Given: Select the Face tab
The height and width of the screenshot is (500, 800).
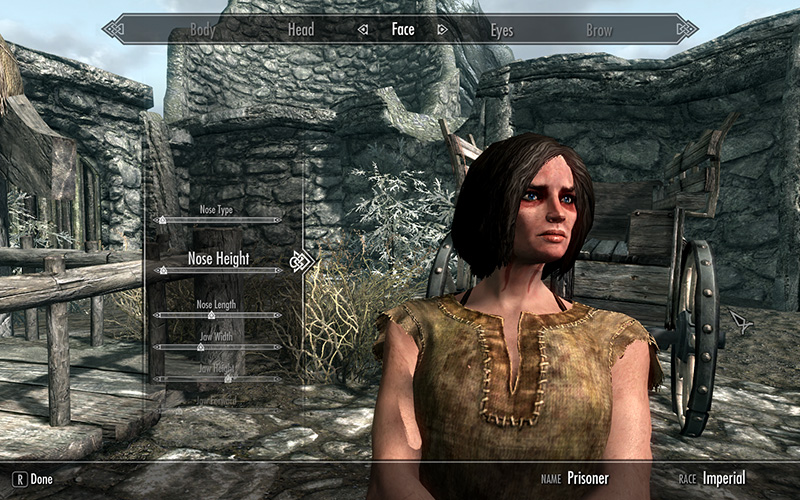Looking at the screenshot, I should (402, 30).
